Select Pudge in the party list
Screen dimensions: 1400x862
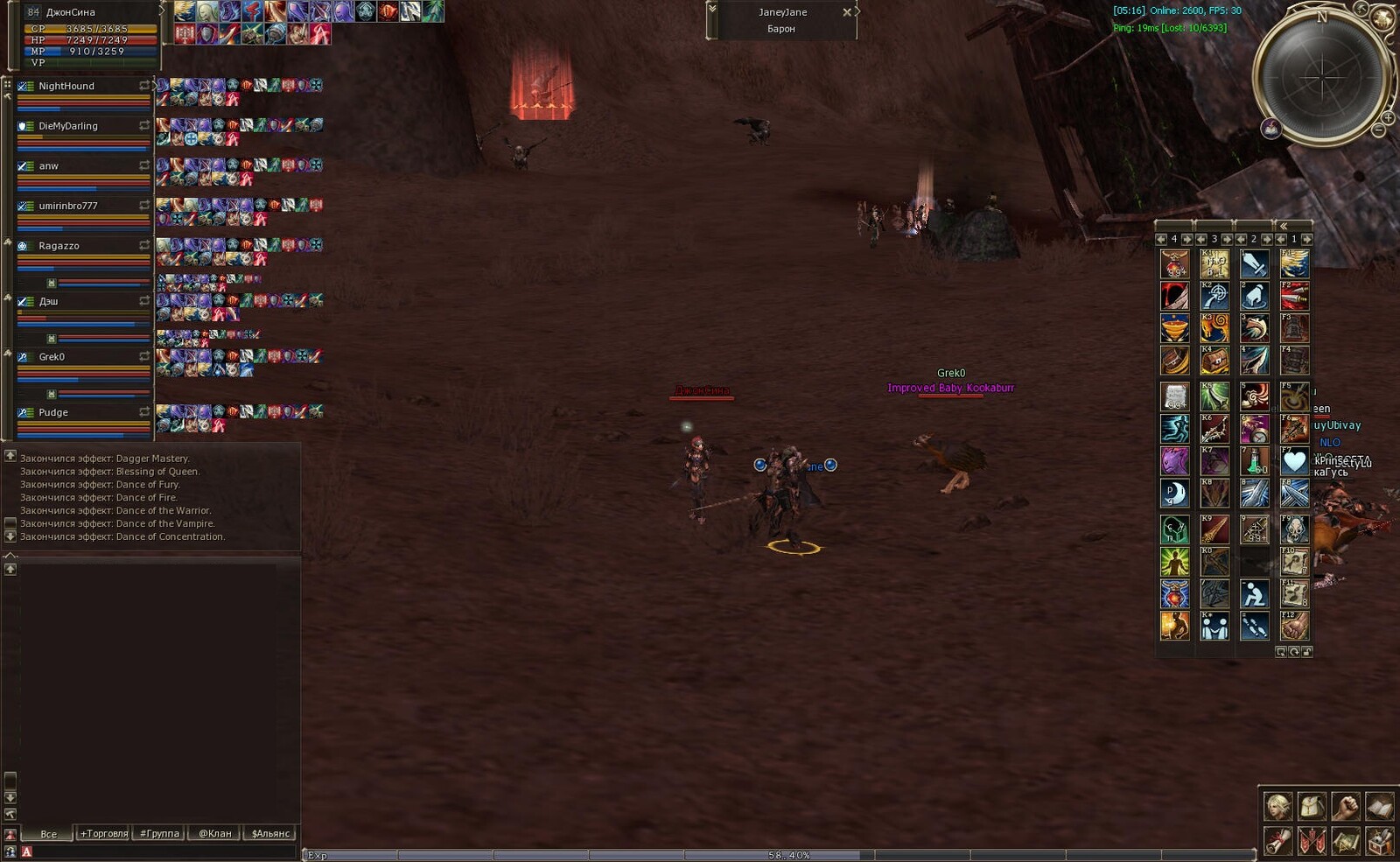coord(53,412)
